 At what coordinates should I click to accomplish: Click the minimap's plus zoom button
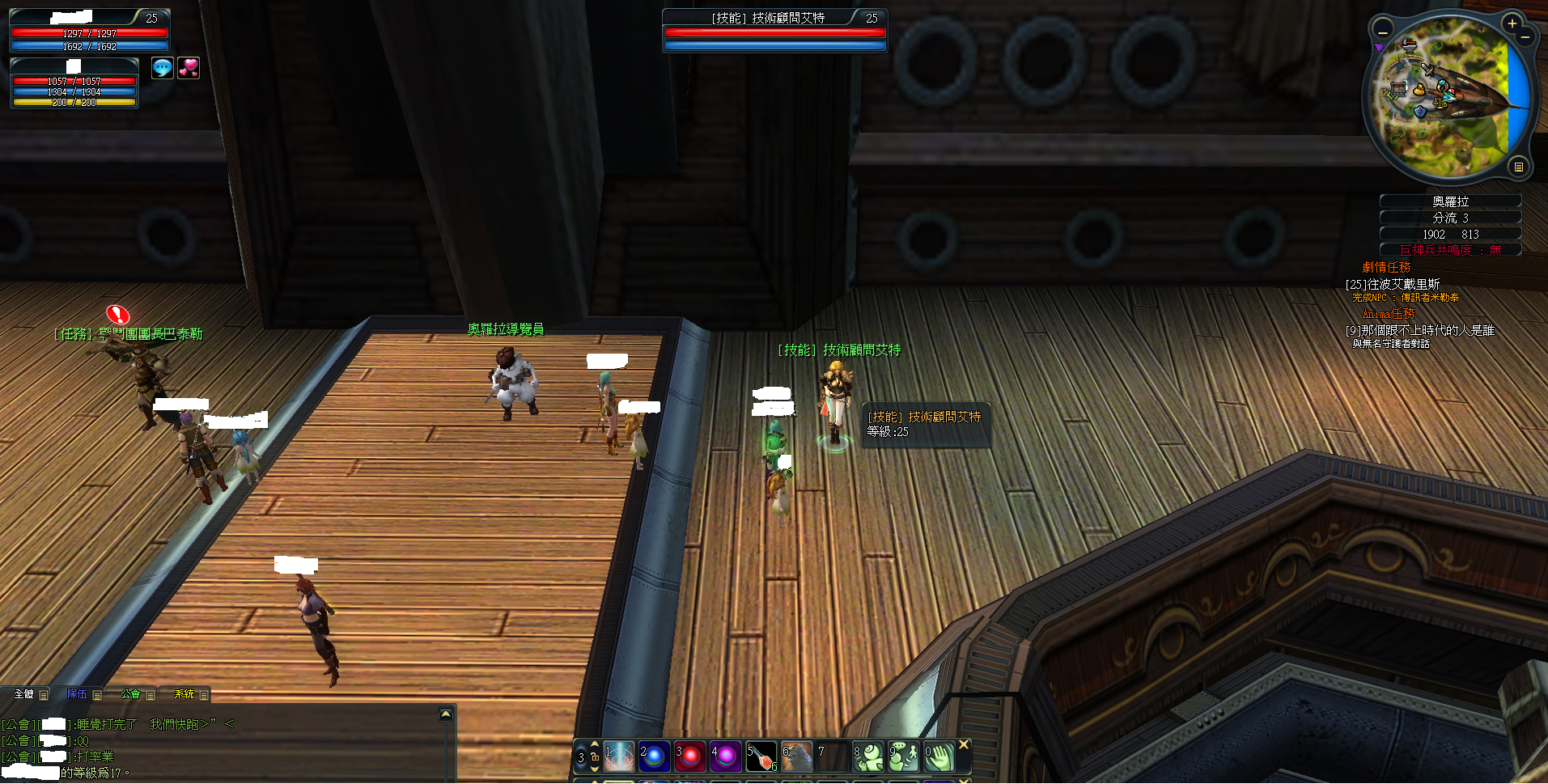(1512, 23)
